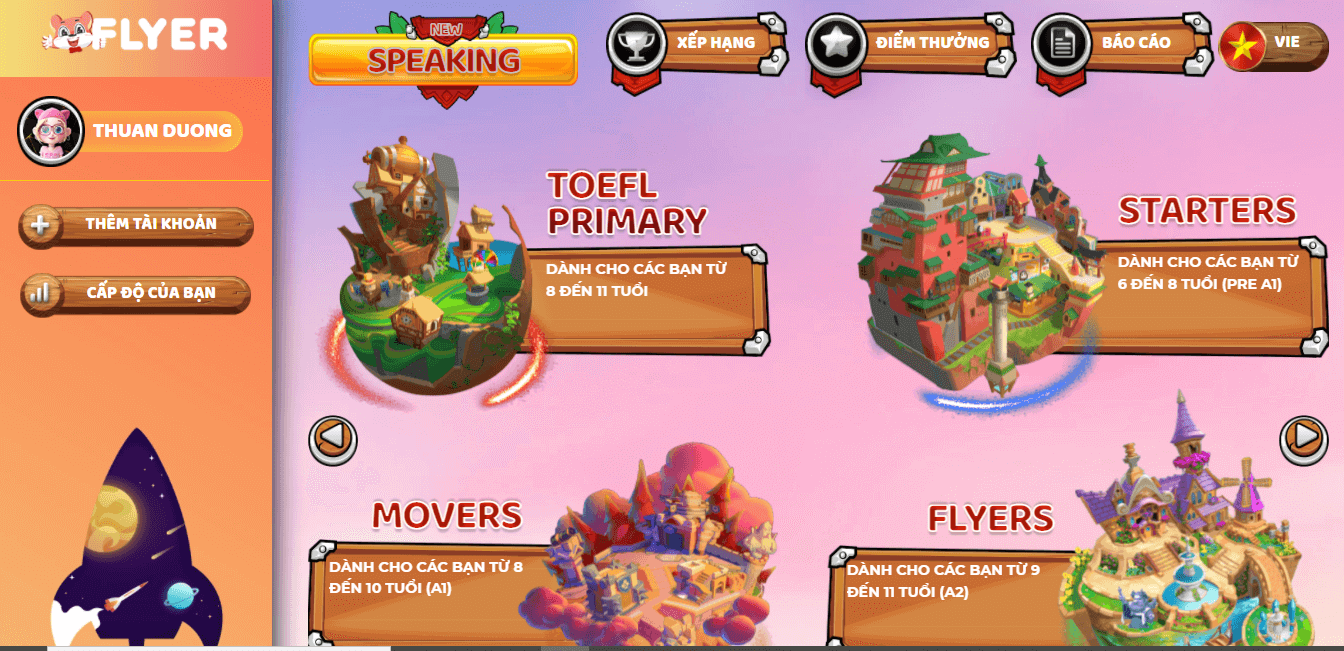Image resolution: width=1344 pixels, height=651 pixels.
Task: Go to the previous page with left arrow
Action: coord(333,439)
